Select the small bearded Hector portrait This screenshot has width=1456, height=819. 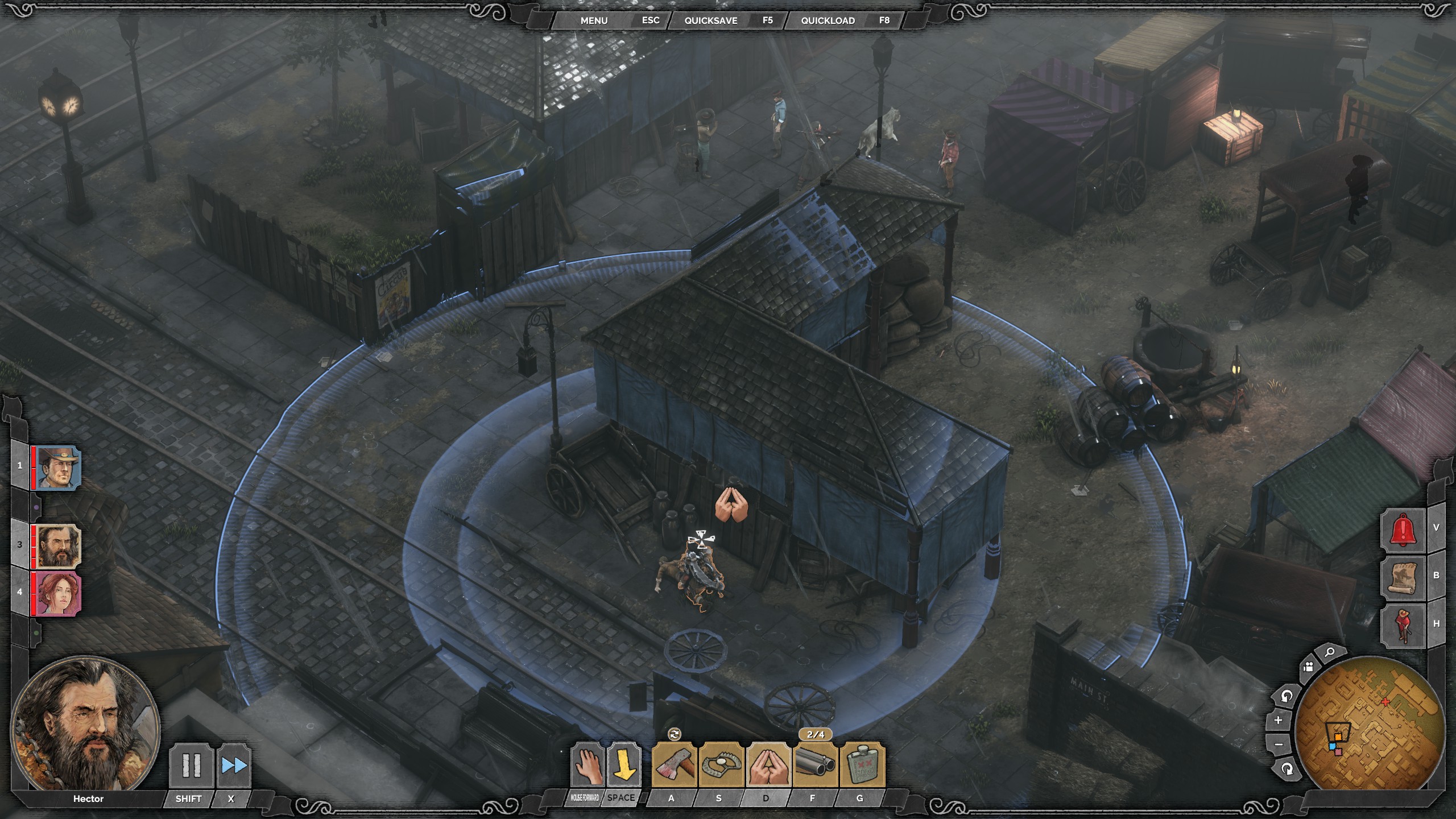click(x=58, y=547)
